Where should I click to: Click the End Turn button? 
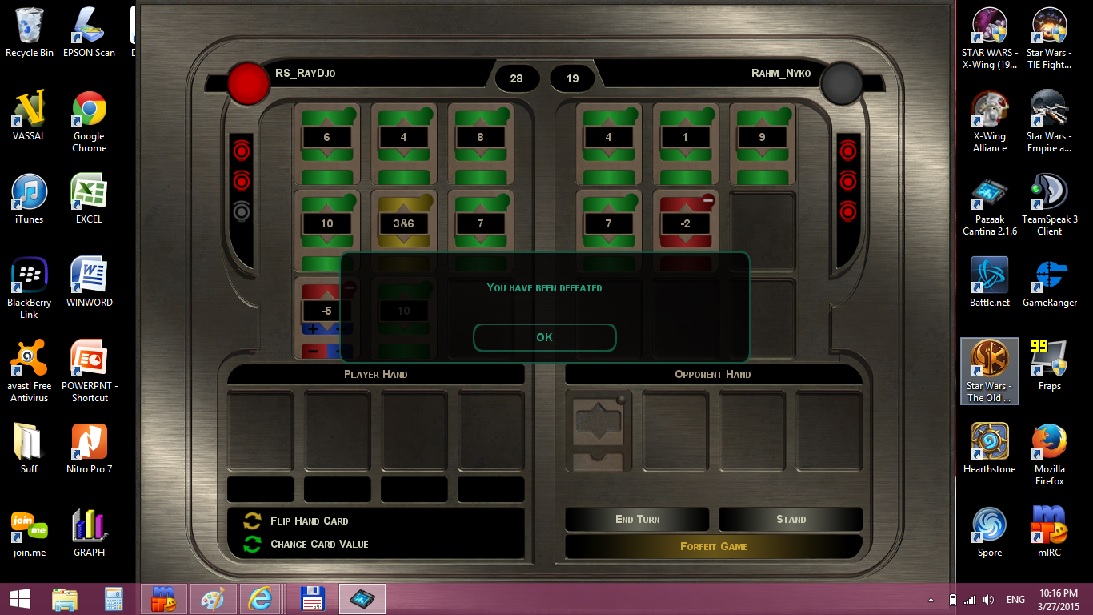tap(637, 520)
